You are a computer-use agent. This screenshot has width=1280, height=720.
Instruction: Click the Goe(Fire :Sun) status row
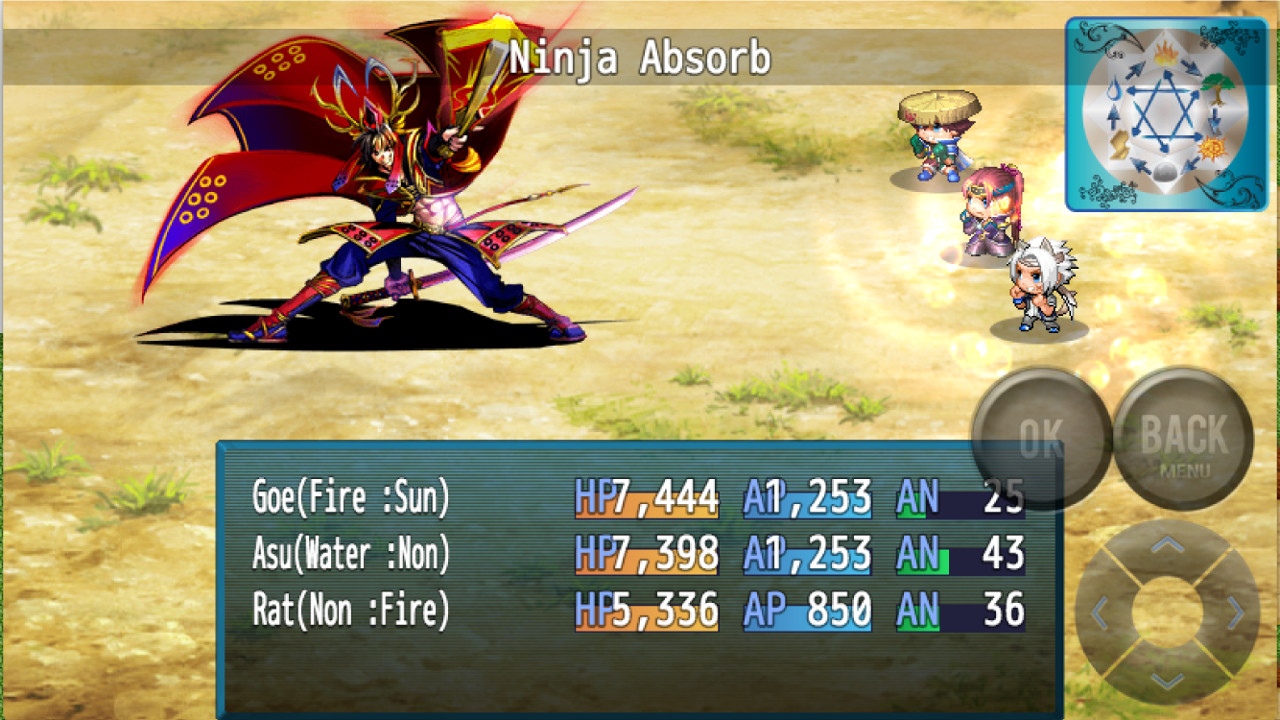coord(350,497)
